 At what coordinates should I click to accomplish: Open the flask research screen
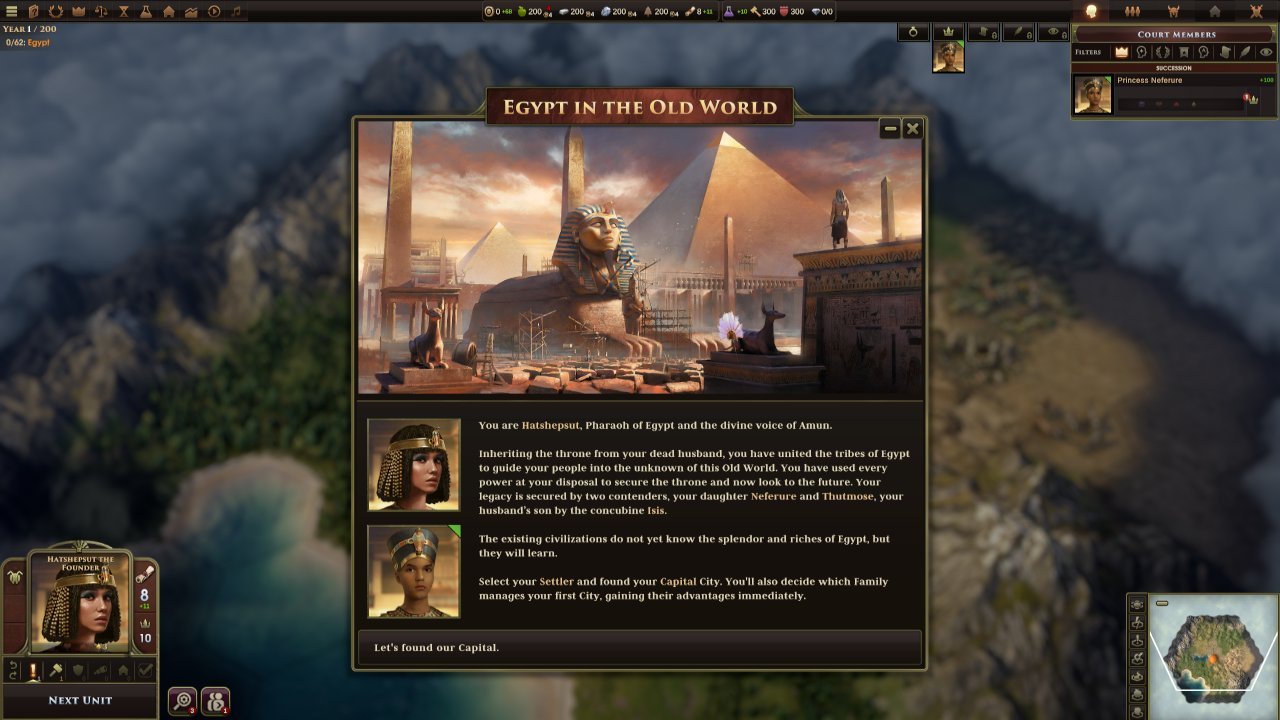(146, 12)
